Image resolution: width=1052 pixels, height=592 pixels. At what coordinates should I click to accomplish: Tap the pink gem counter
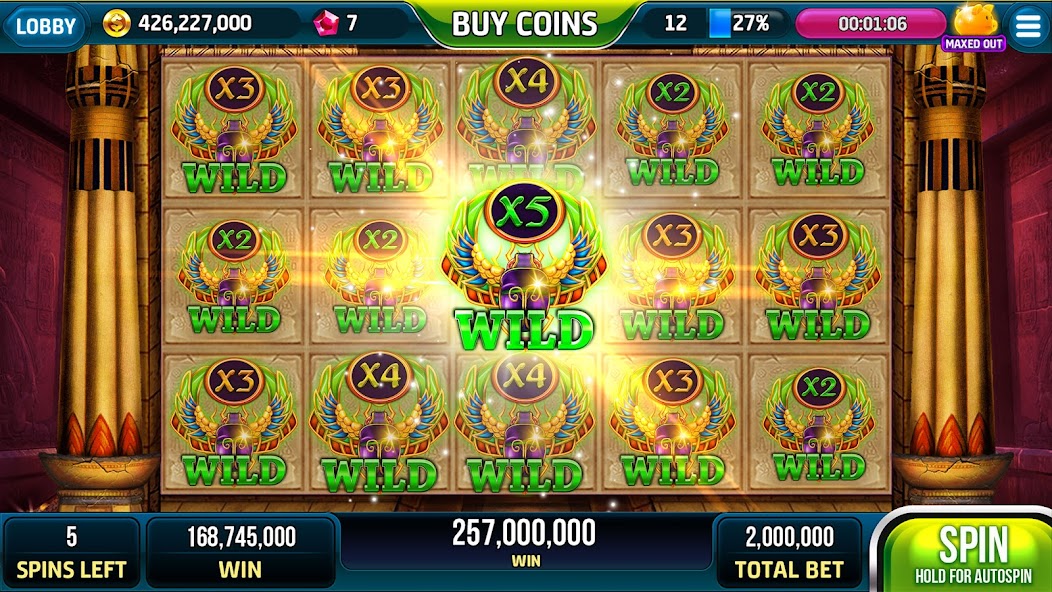pyautogui.click(x=338, y=23)
